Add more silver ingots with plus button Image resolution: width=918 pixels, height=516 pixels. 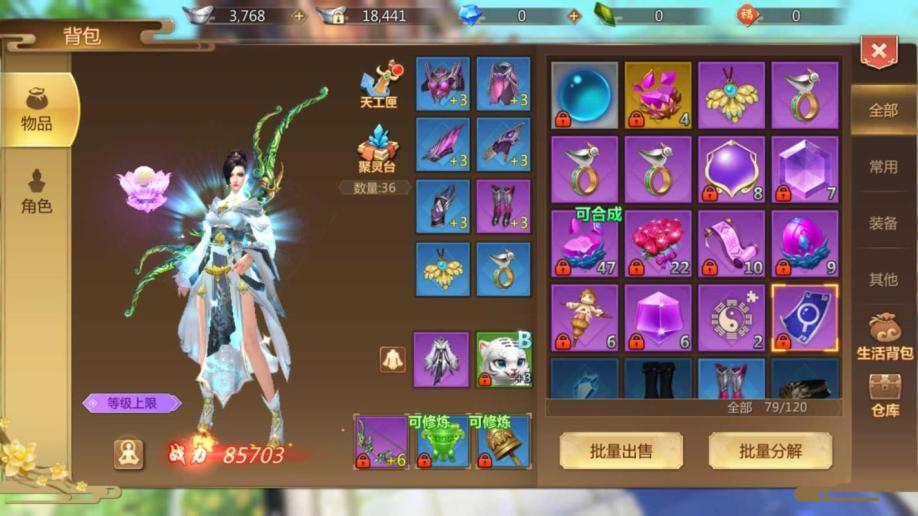(298, 16)
